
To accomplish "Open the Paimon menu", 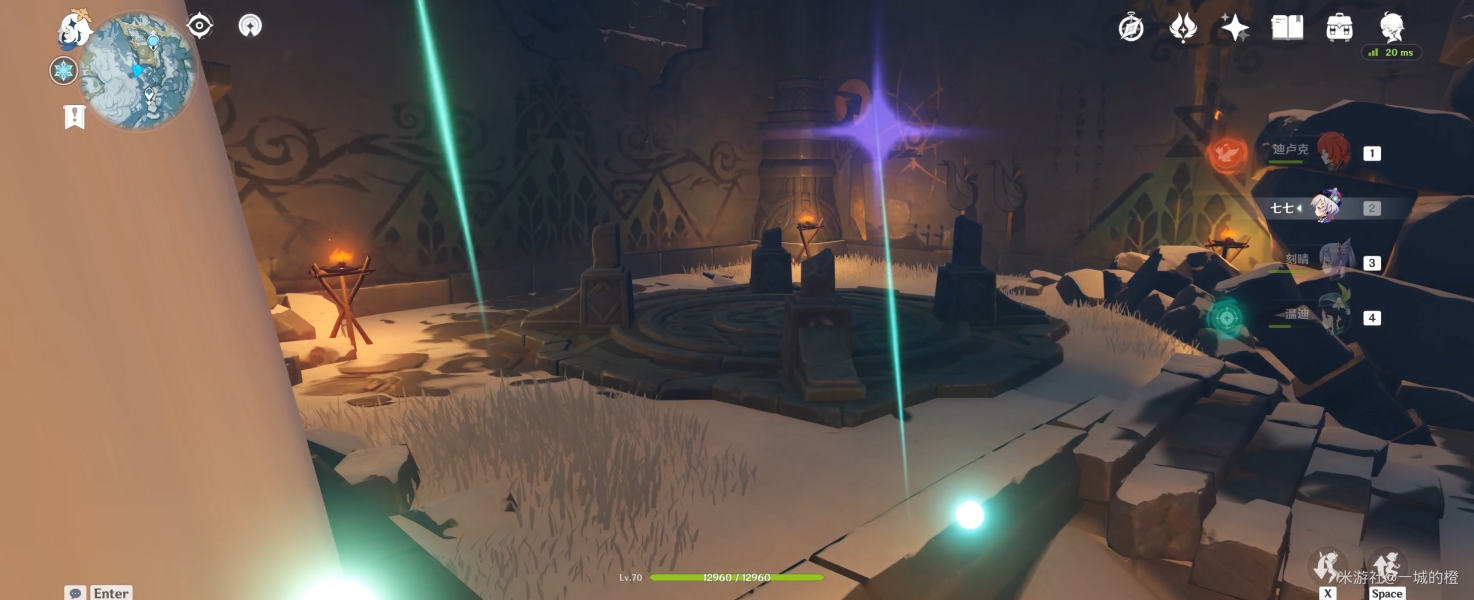I will click(x=75, y=29).
